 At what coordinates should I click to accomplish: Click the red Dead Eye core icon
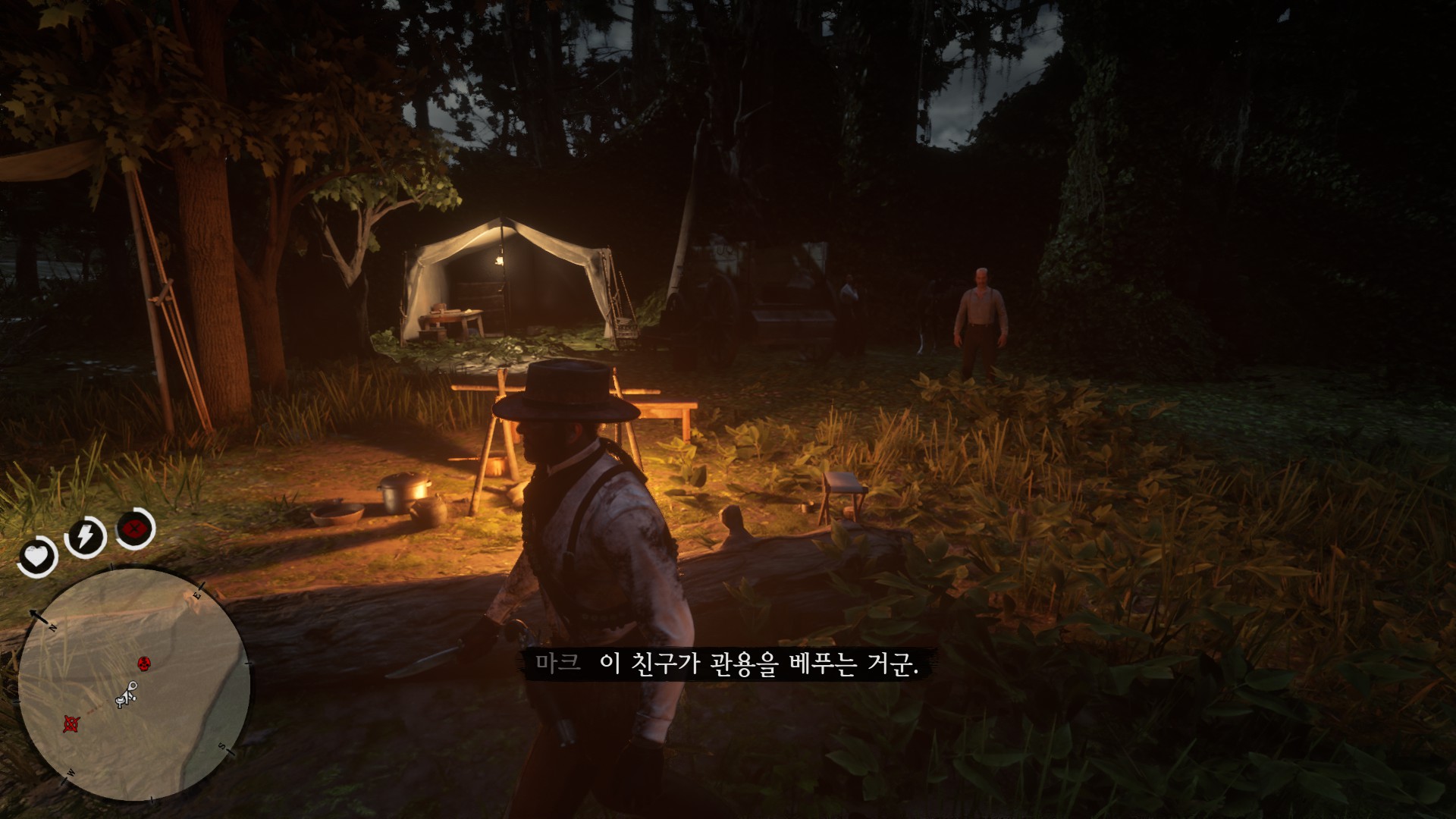pyautogui.click(x=135, y=528)
